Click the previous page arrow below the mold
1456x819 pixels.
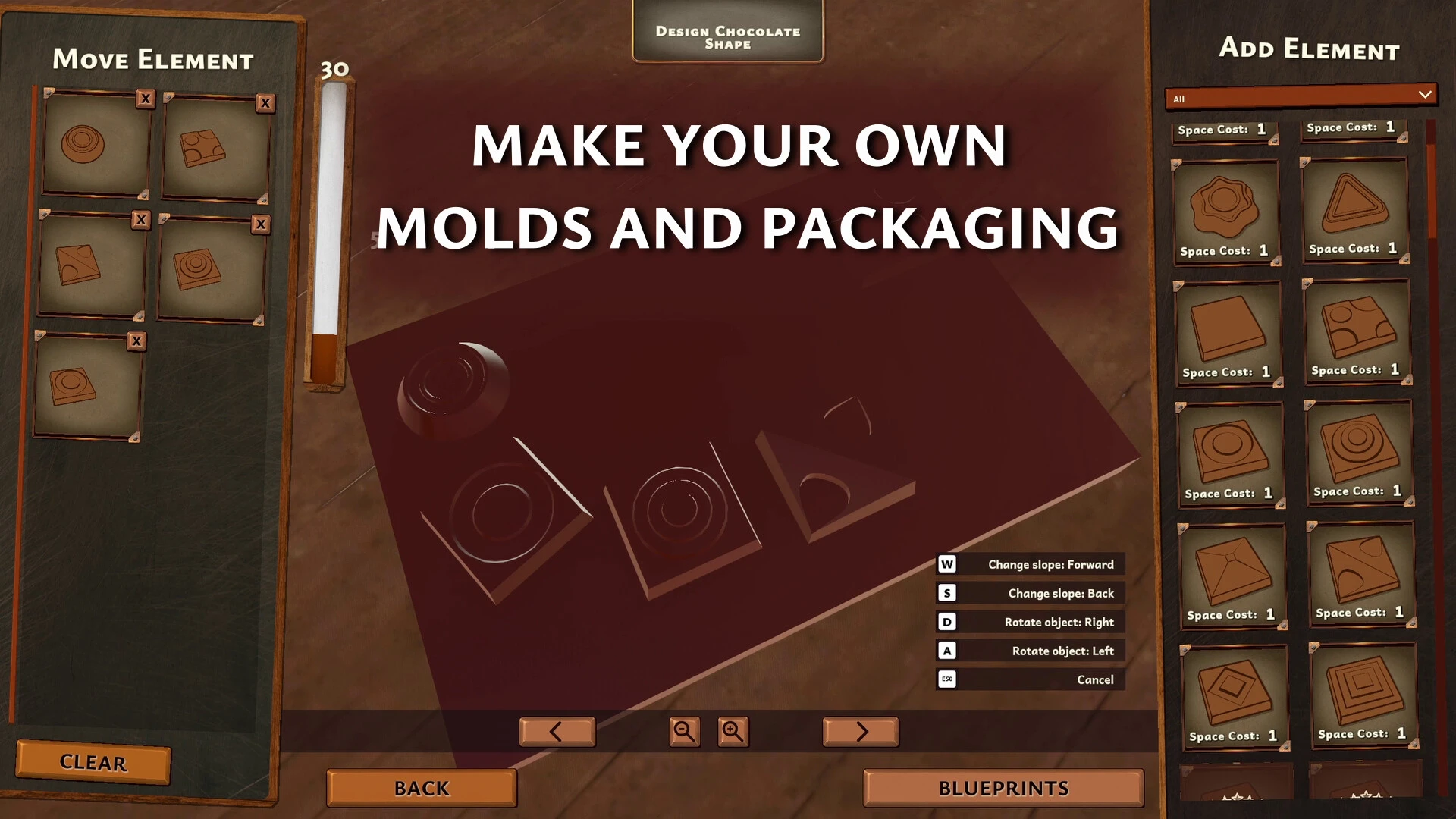pos(557,731)
